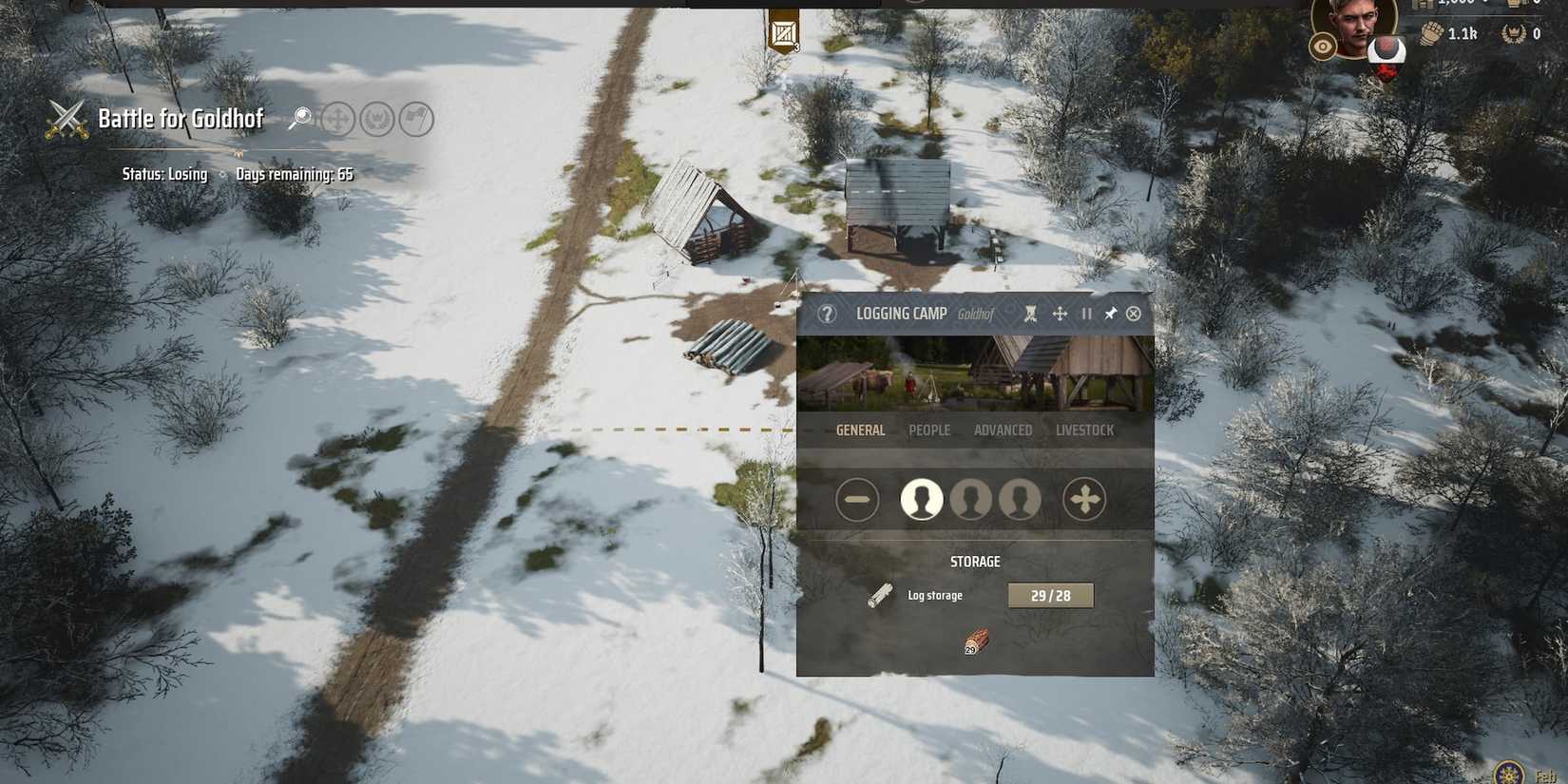Click the Goldhof settlement name link
This screenshot has height=784, width=1568.
[978, 313]
